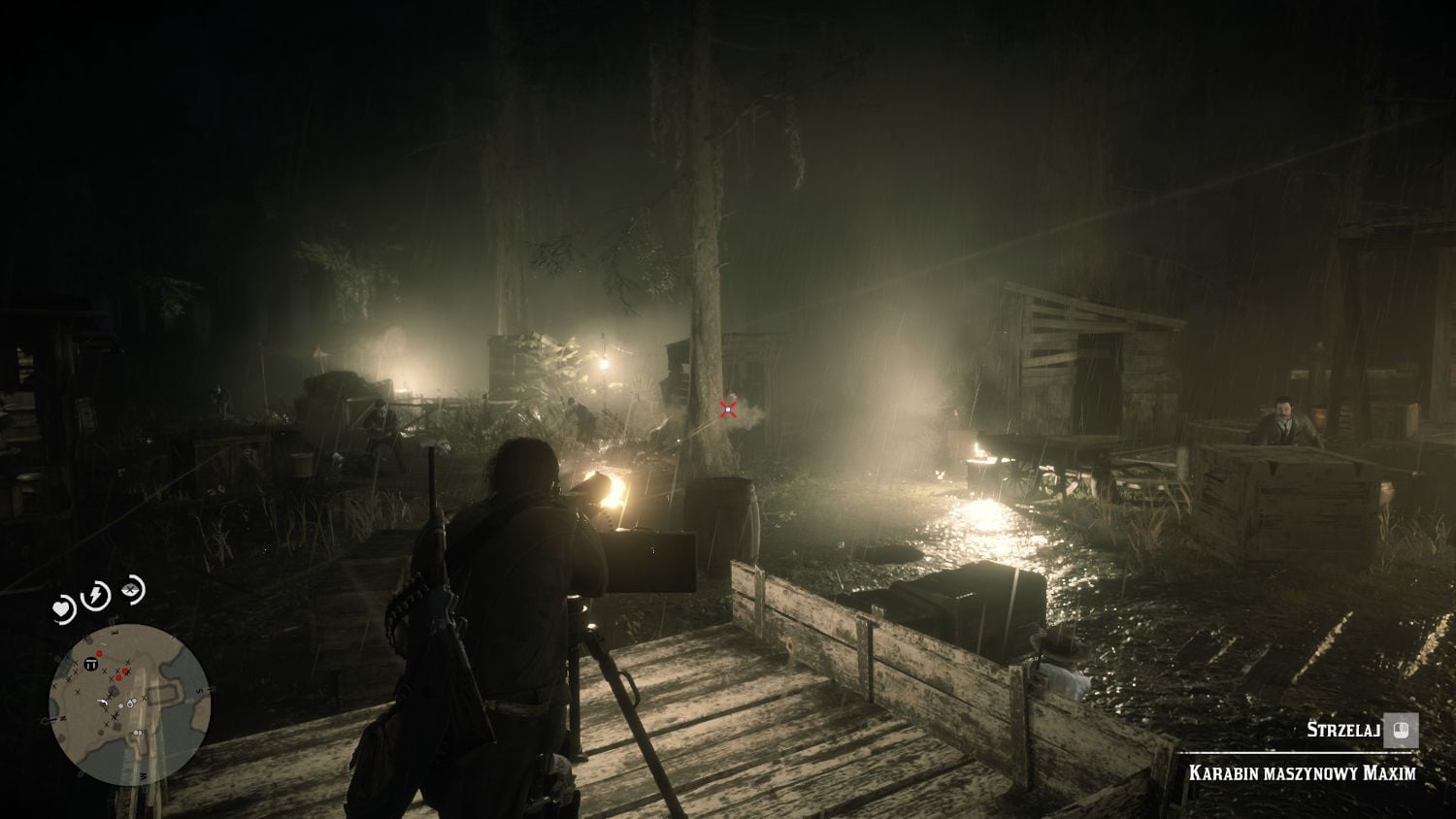
Task: Select the health core heart icon
Action: pyautogui.click(x=61, y=608)
